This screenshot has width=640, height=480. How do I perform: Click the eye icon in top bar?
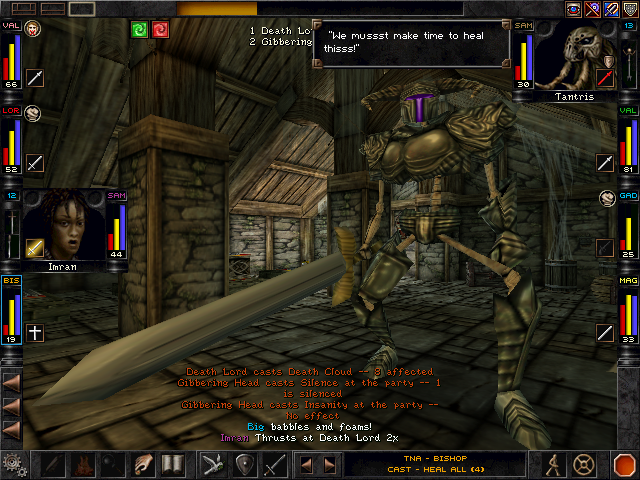(x=575, y=9)
